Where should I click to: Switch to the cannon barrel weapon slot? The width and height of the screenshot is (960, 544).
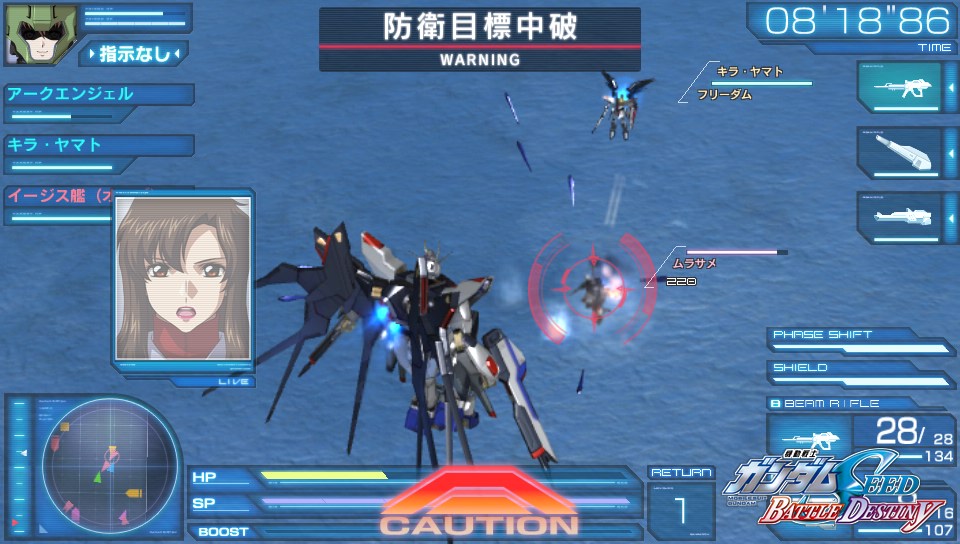pos(900,152)
